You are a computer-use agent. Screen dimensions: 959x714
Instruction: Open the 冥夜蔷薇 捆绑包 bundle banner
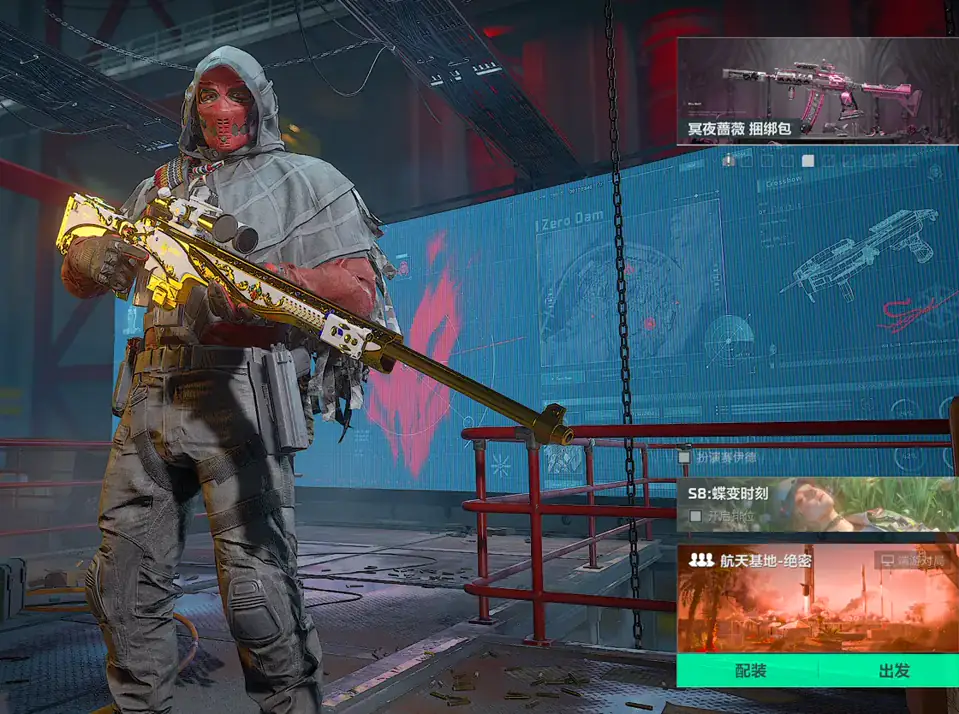(817, 91)
